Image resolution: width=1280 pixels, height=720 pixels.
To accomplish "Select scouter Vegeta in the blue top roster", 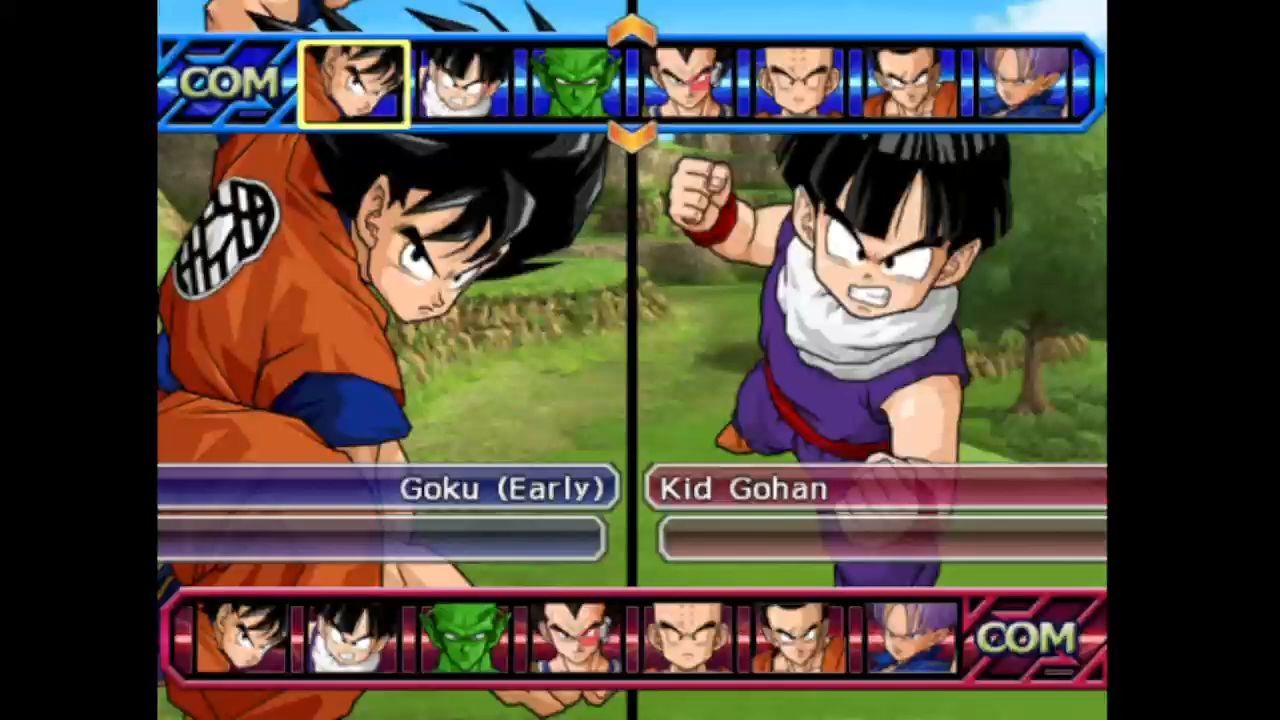I will tap(687, 84).
